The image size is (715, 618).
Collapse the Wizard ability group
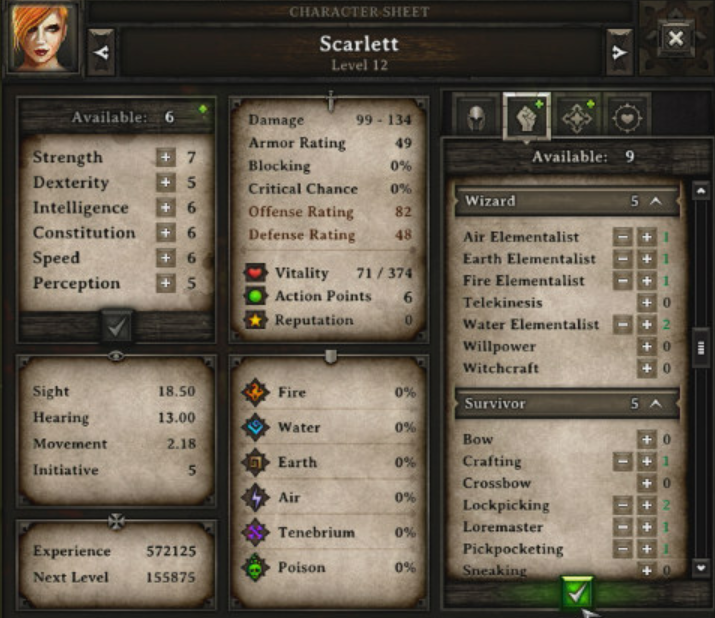pos(656,201)
